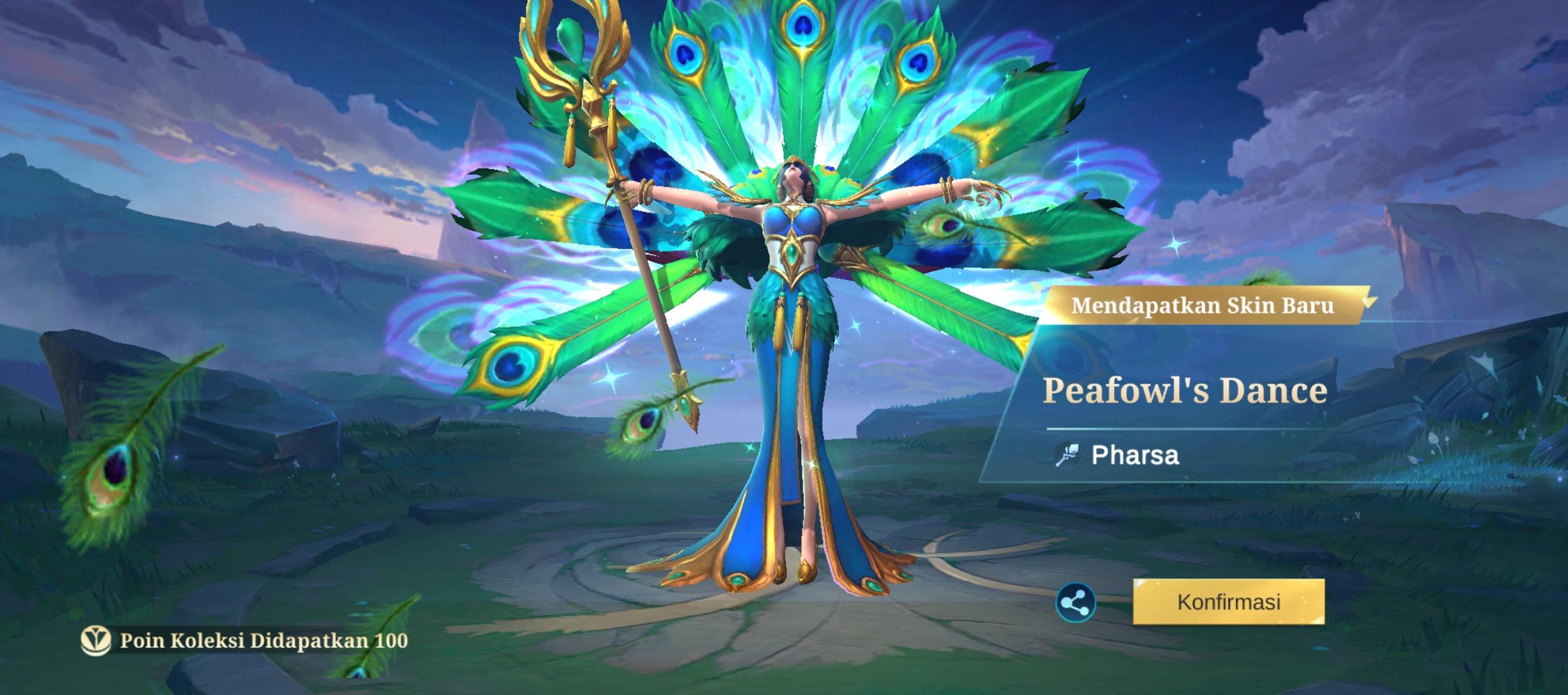
Task: Tap the golden crest icon before the points text
Action: coord(95,640)
